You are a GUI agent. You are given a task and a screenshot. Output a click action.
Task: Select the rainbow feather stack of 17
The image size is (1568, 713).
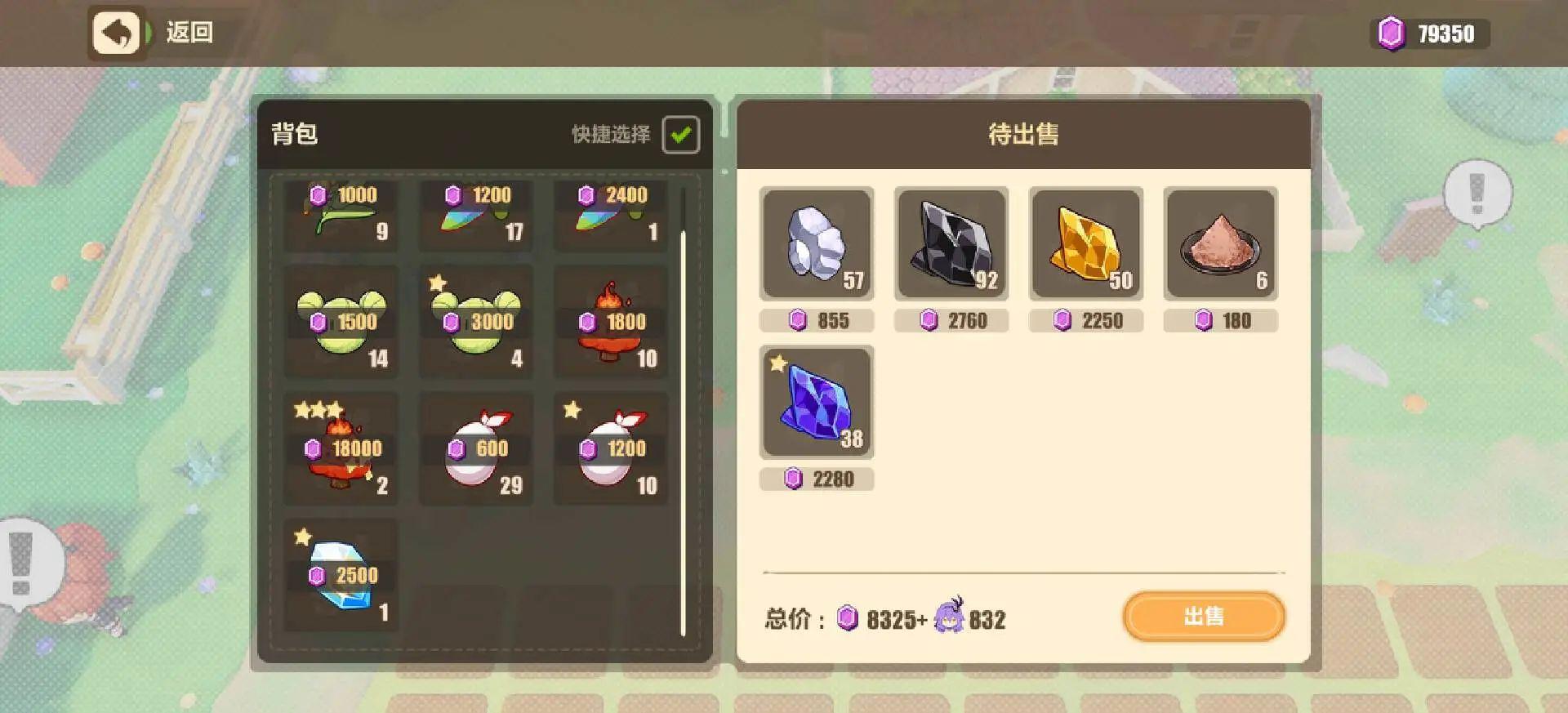point(475,216)
